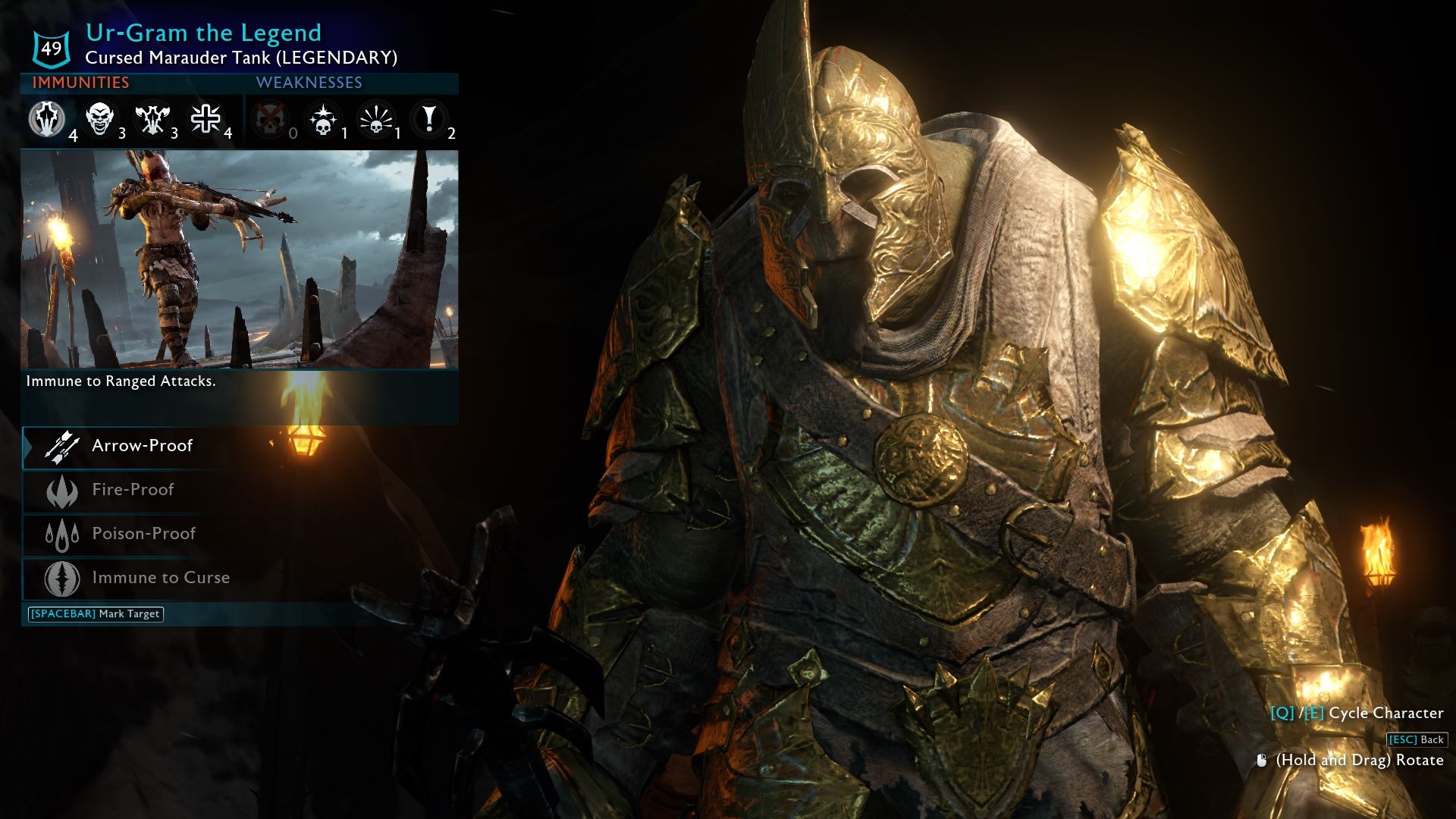1456x819 pixels.
Task: Show the first immunities category icon
Action: pos(47,120)
